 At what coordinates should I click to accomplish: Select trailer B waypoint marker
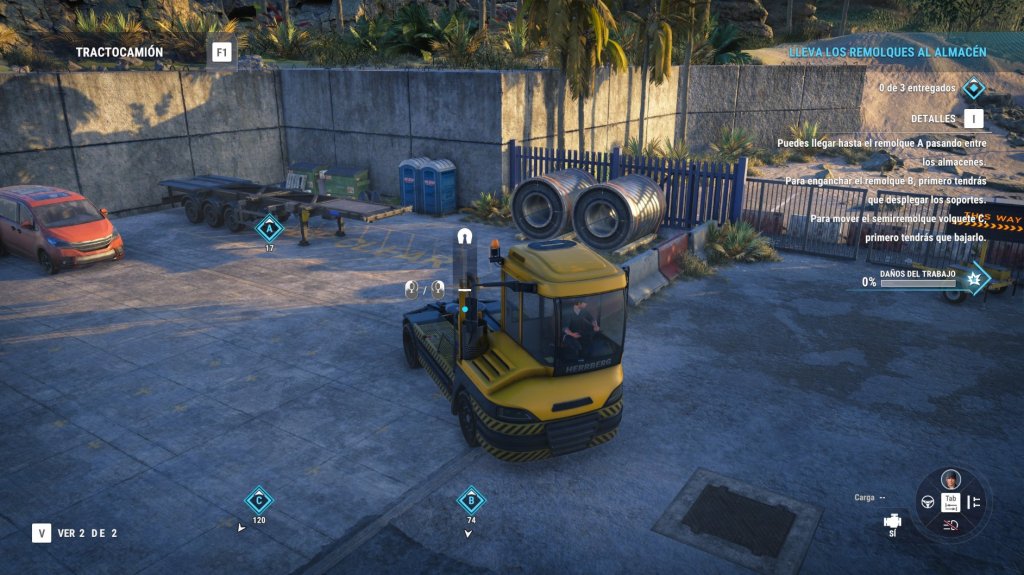click(x=471, y=500)
